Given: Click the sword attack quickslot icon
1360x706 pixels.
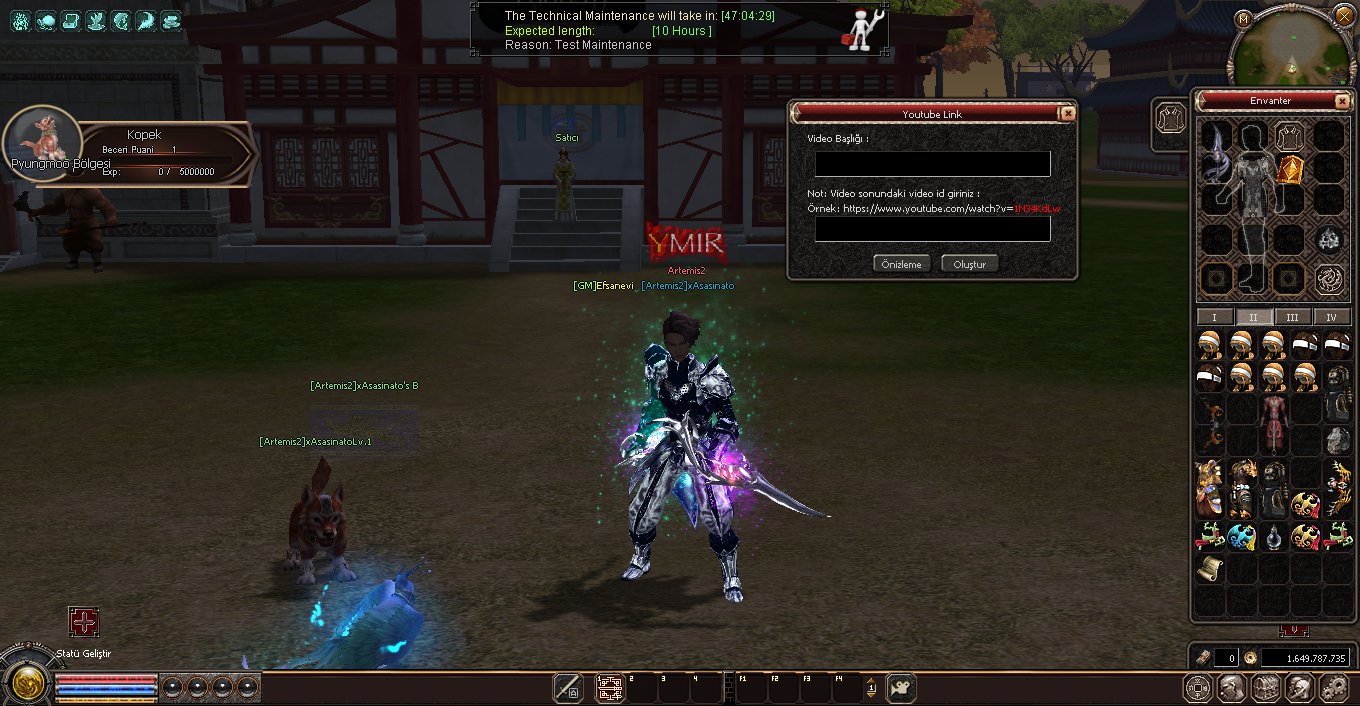Looking at the screenshot, I should pyautogui.click(x=568, y=688).
